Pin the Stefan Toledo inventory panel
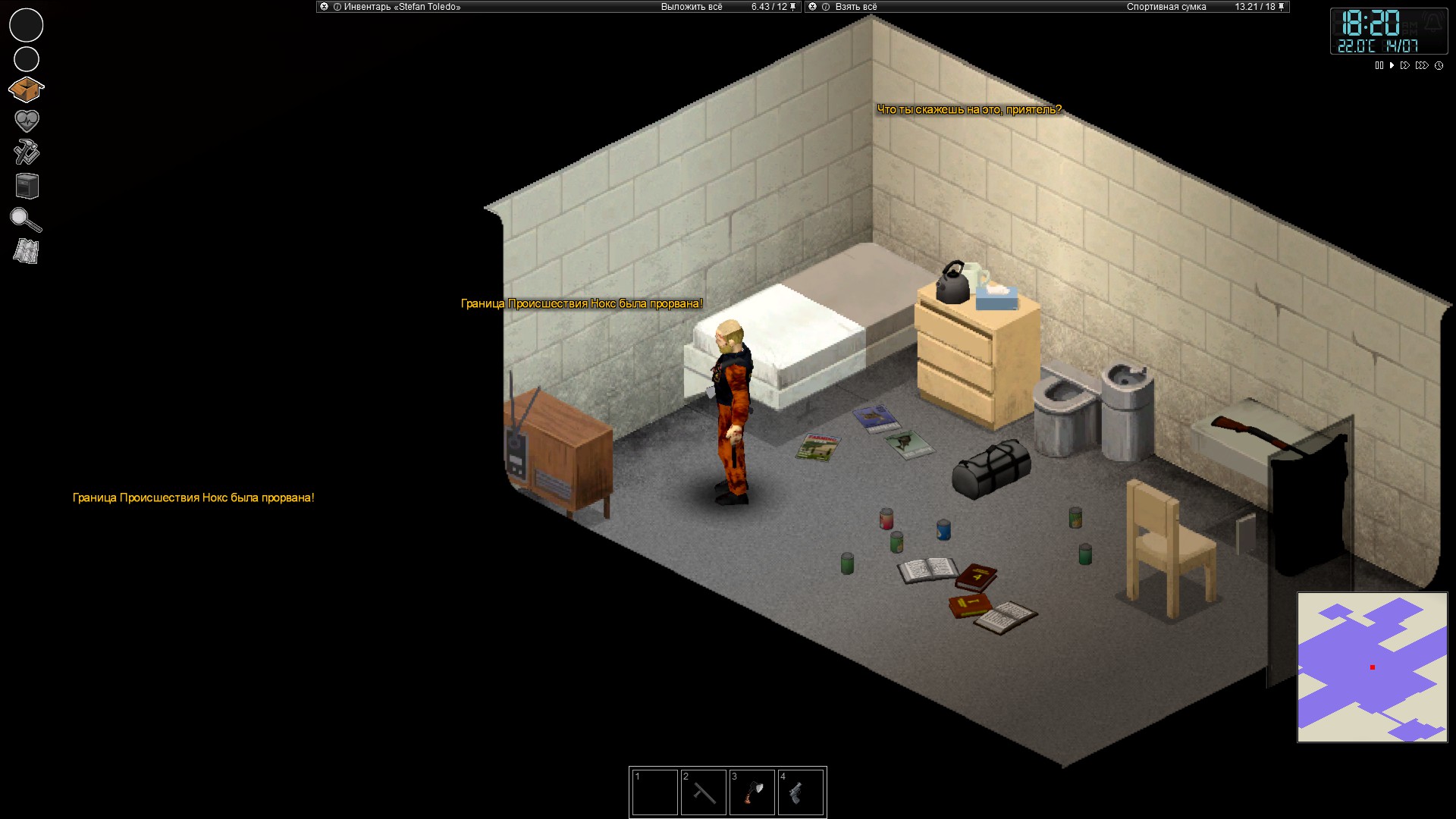The image size is (1456, 819). click(x=793, y=7)
